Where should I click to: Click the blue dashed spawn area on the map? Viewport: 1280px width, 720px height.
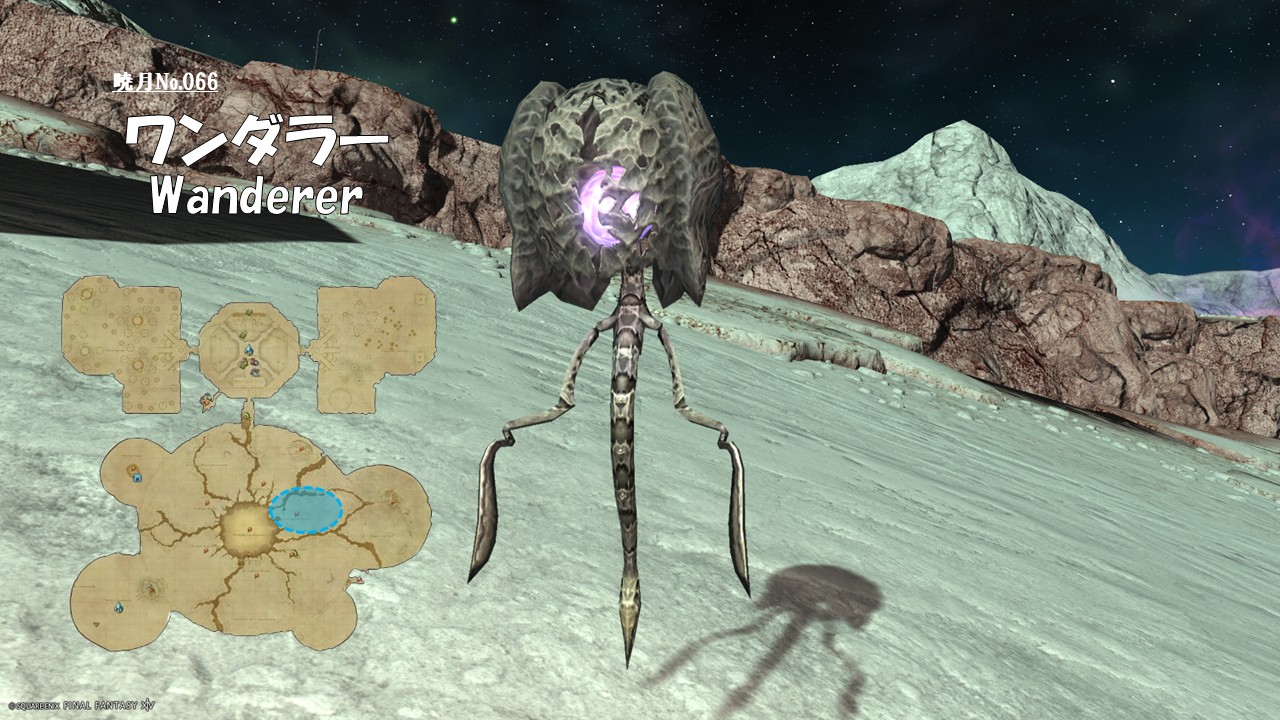[x=306, y=511]
